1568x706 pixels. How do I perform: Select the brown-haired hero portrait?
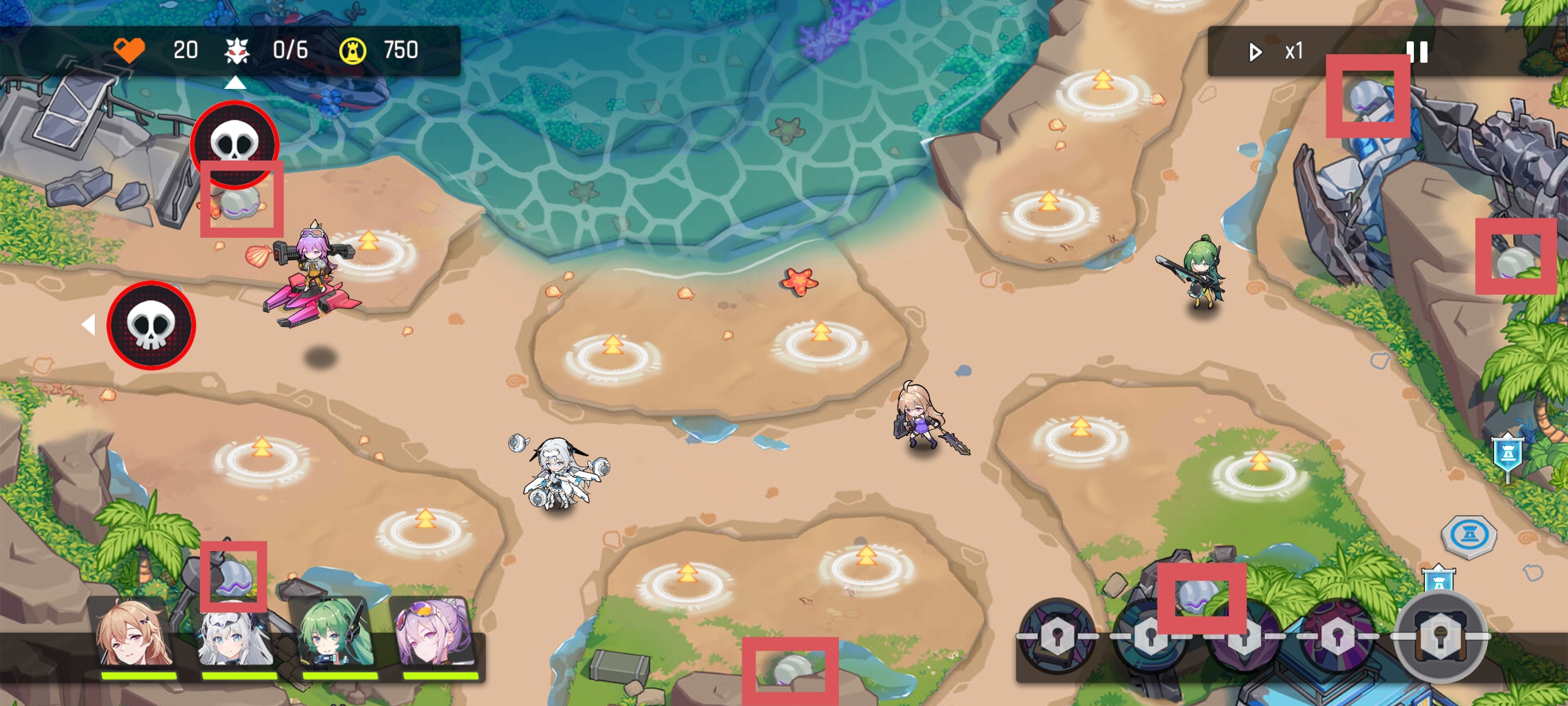point(135,633)
